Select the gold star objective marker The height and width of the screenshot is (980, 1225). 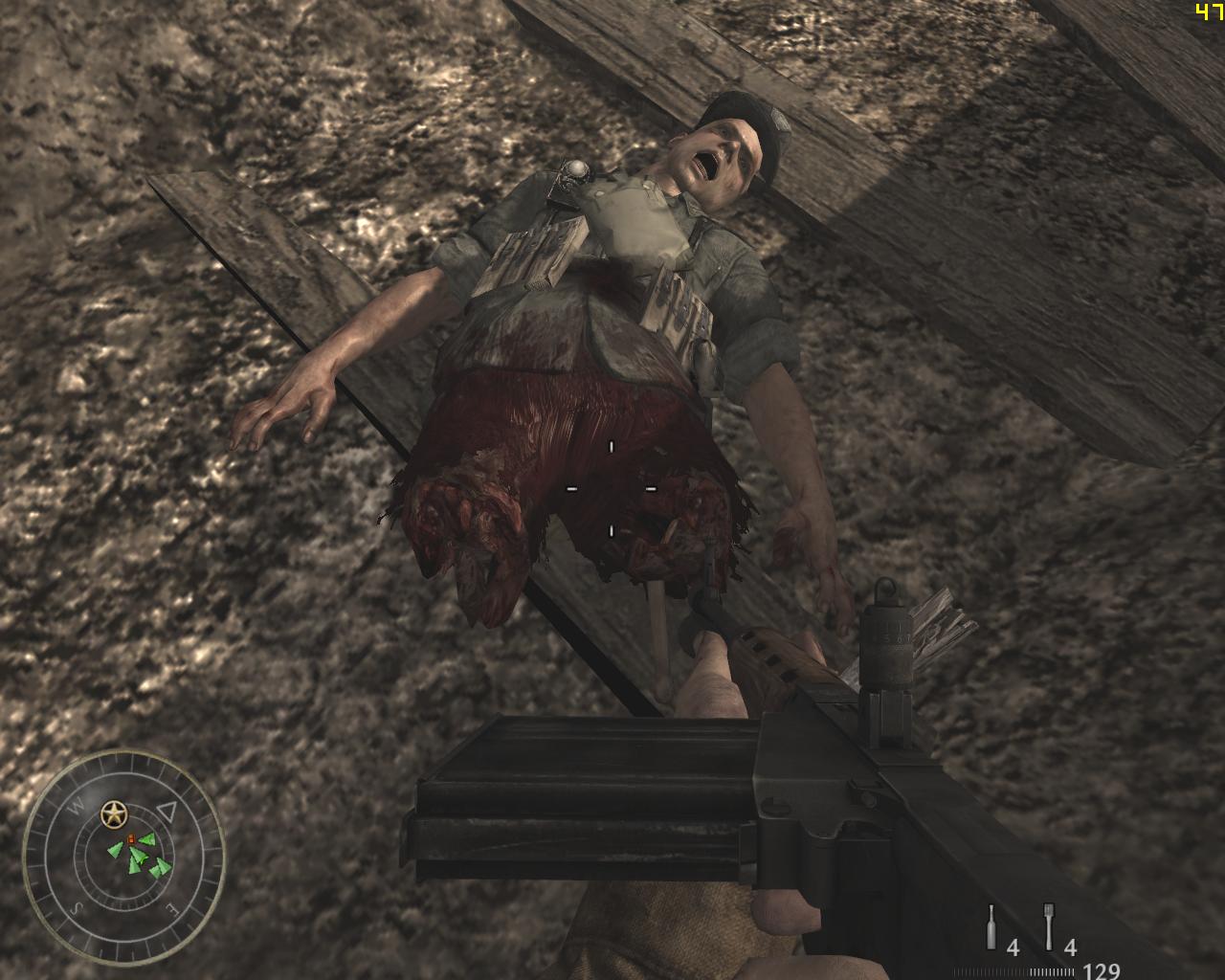(114, 814)
